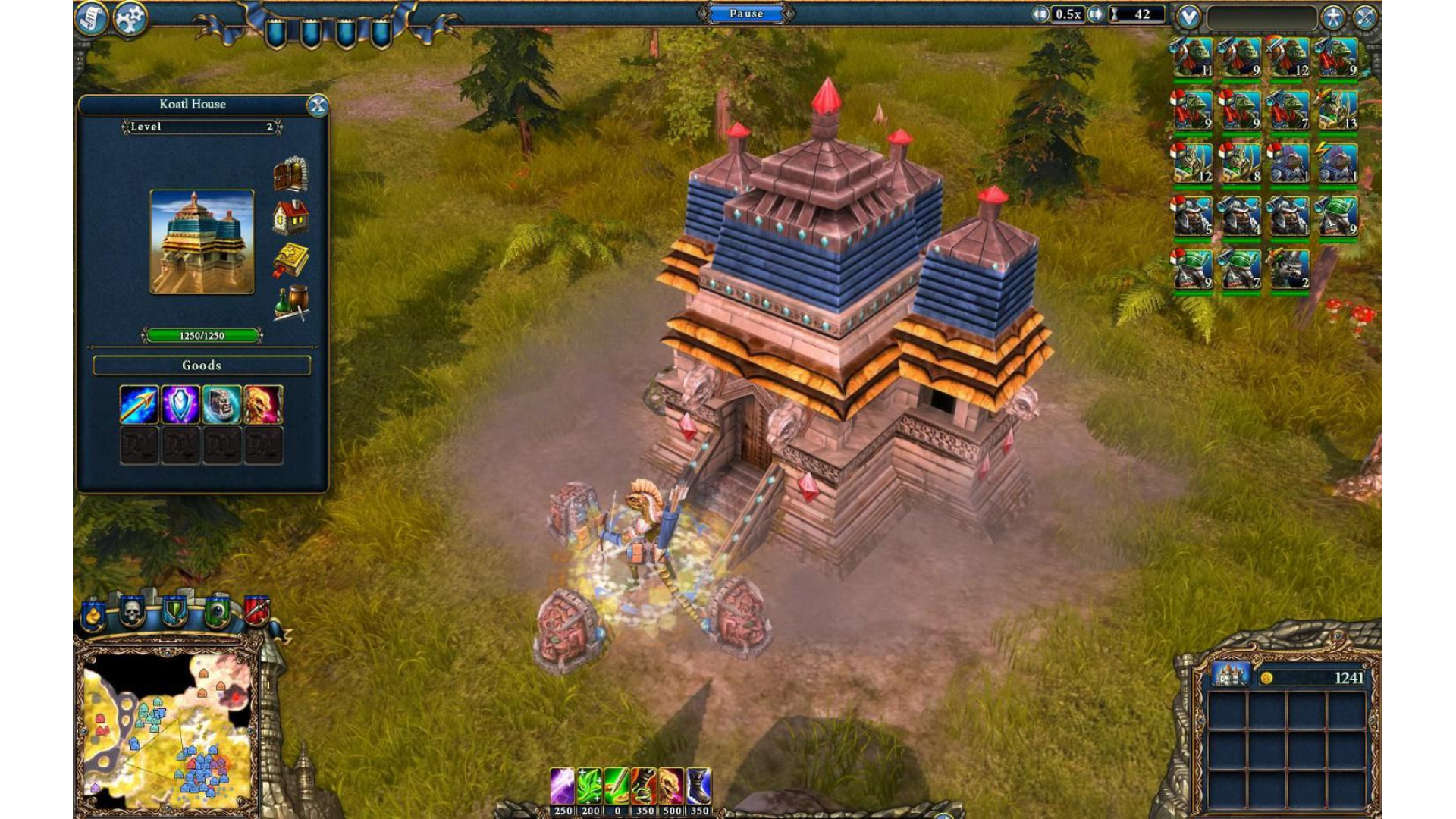Decrease game speed with the left arrow

pos(1040,14)
